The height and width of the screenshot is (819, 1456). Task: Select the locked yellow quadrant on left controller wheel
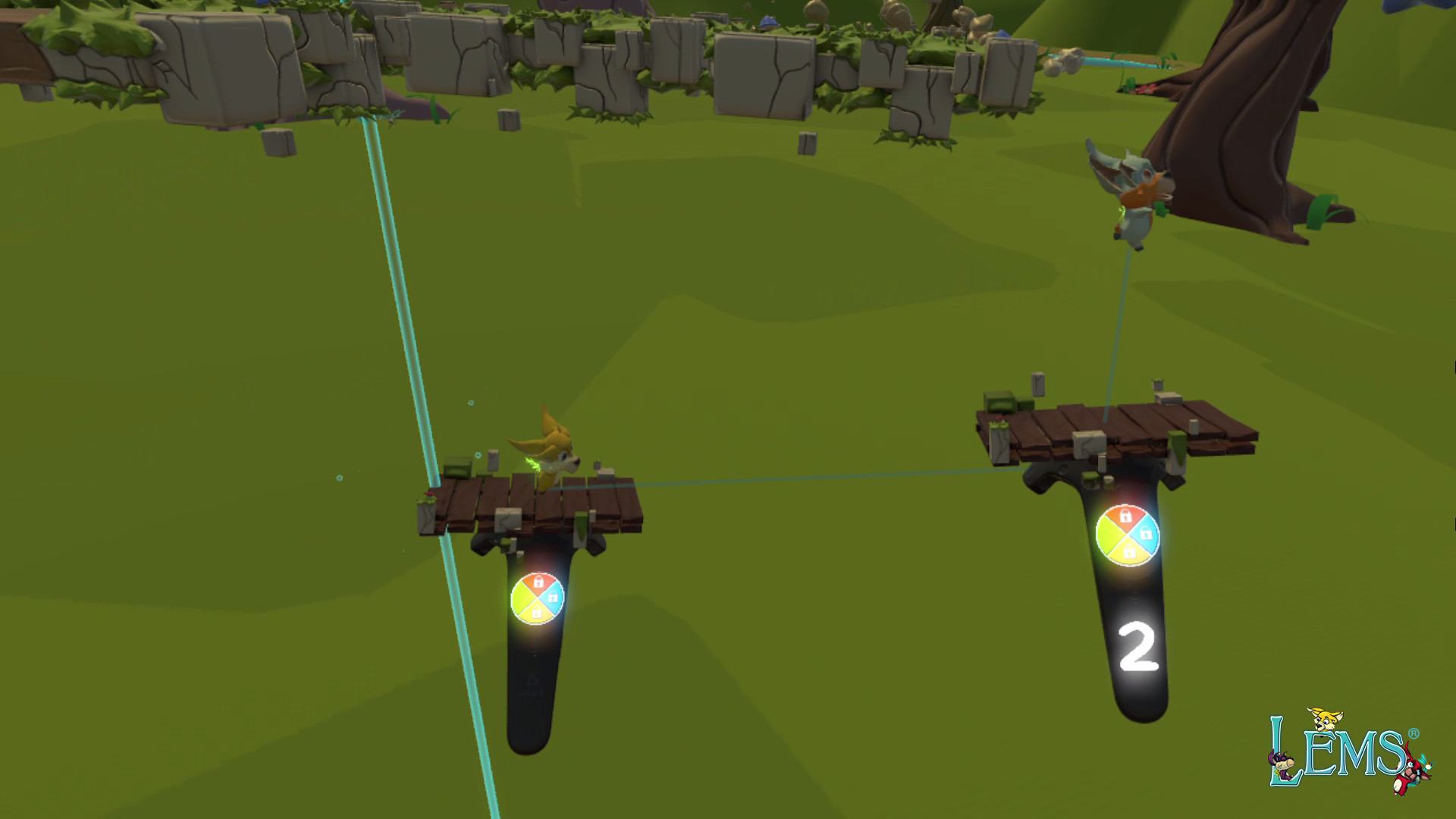537,612
